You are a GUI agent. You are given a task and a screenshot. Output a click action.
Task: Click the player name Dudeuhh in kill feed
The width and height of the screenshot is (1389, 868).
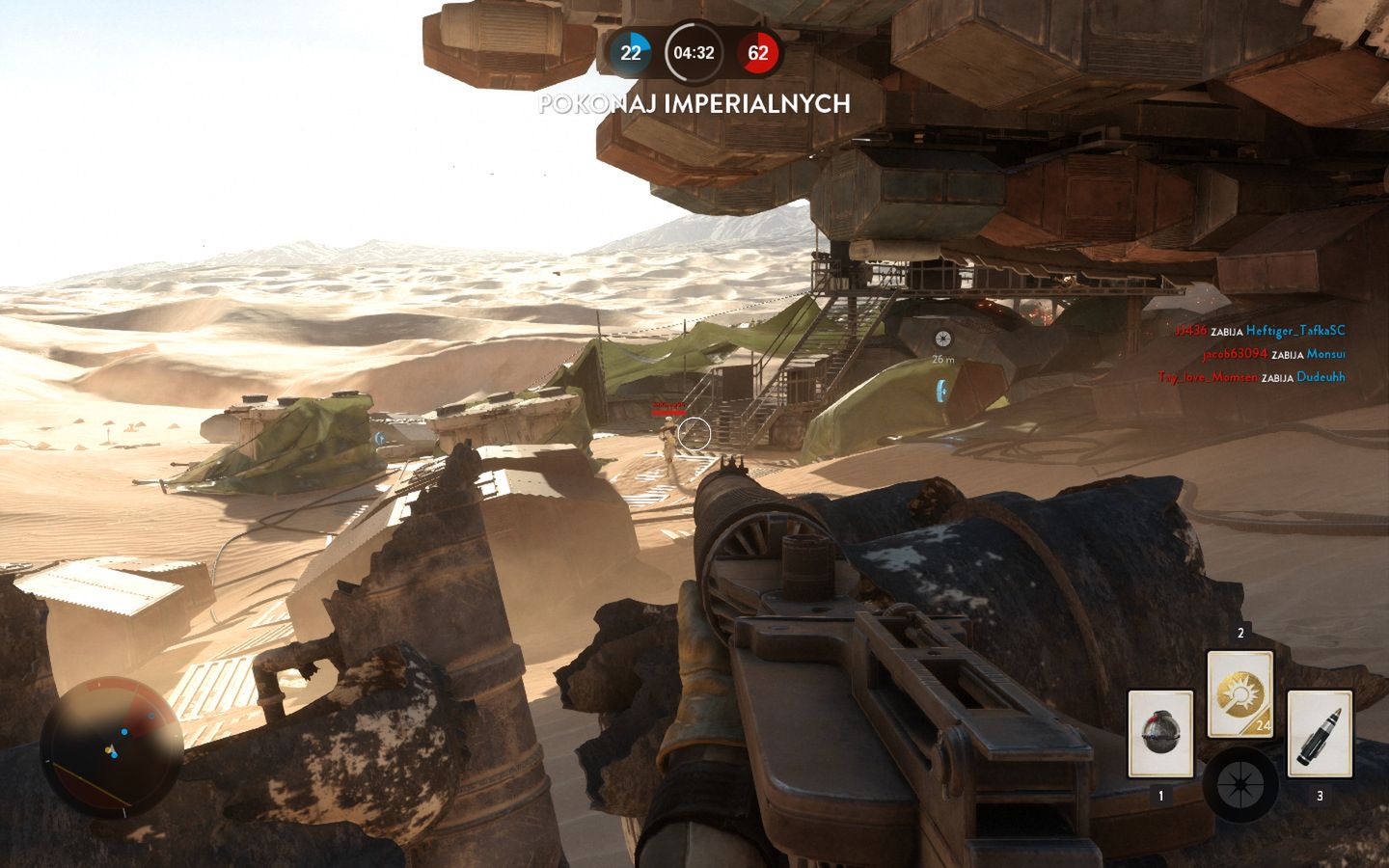point(1322,377)
